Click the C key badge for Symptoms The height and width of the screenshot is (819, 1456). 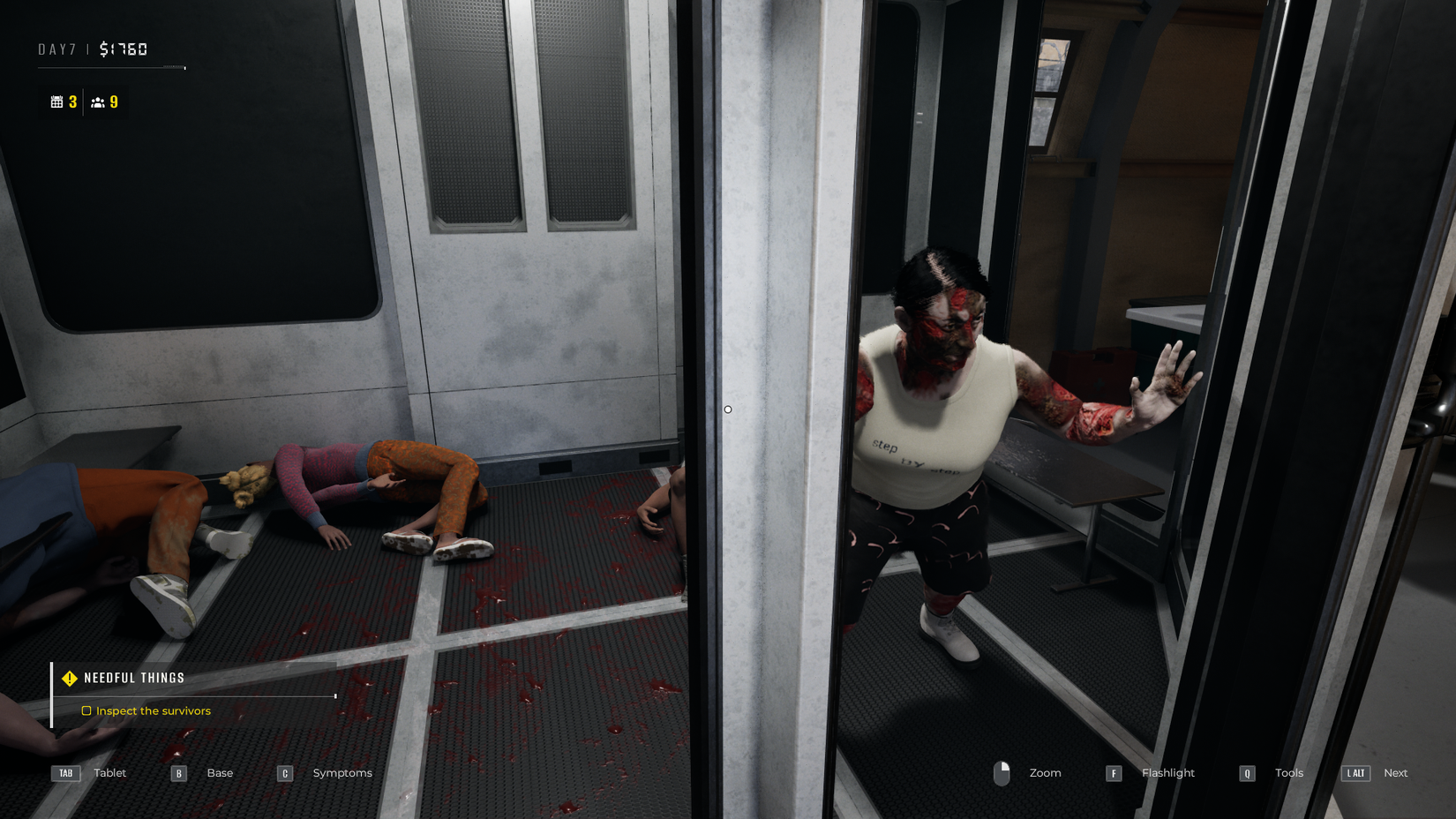click(284, 773)
